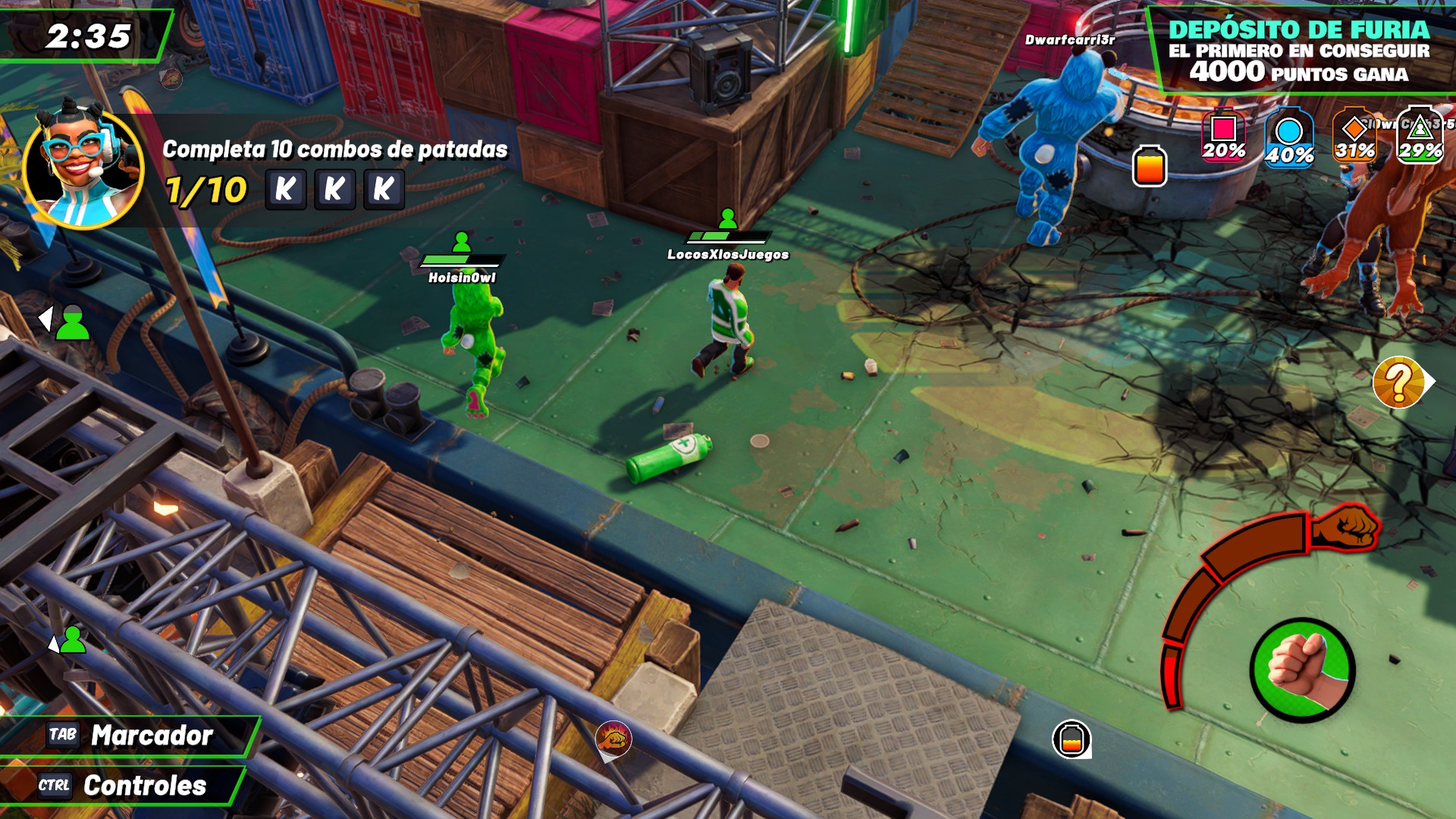The height and width of the screenshot is (819, 1456).
Task: Click the yellow question mark icon
Action: coord(1399,383)
